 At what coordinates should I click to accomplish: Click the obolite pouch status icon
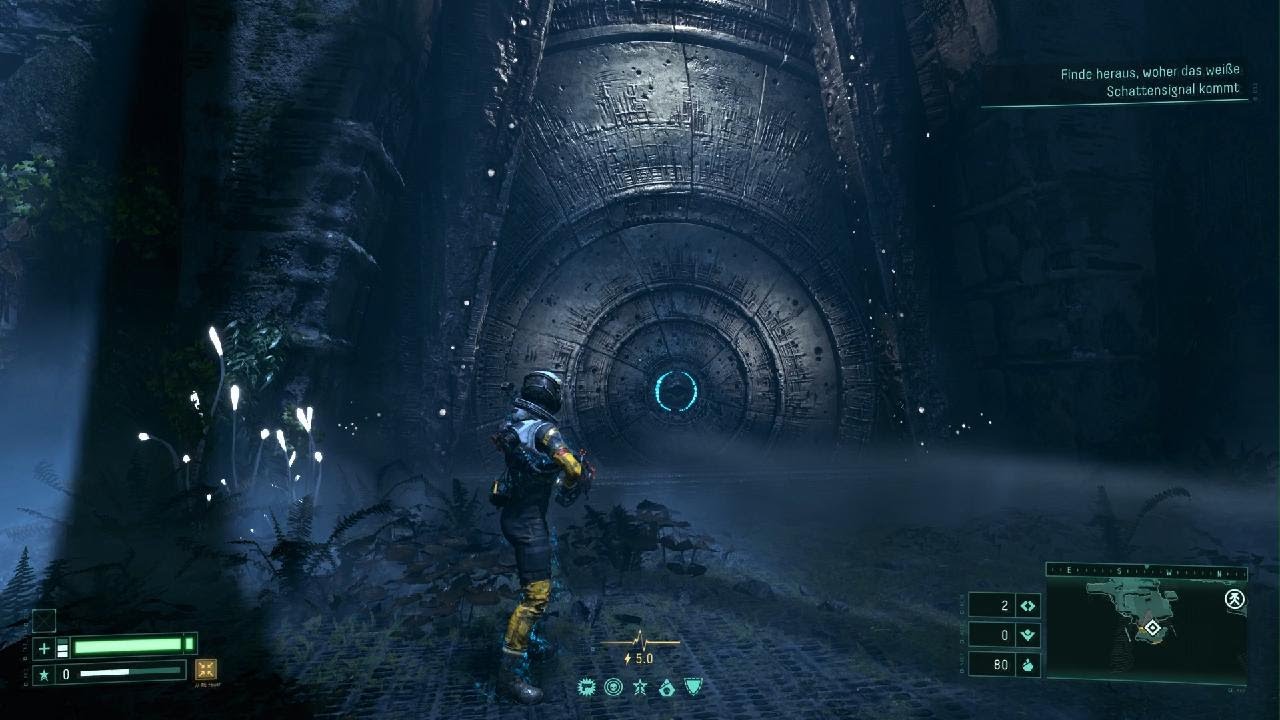coord(668,687)
